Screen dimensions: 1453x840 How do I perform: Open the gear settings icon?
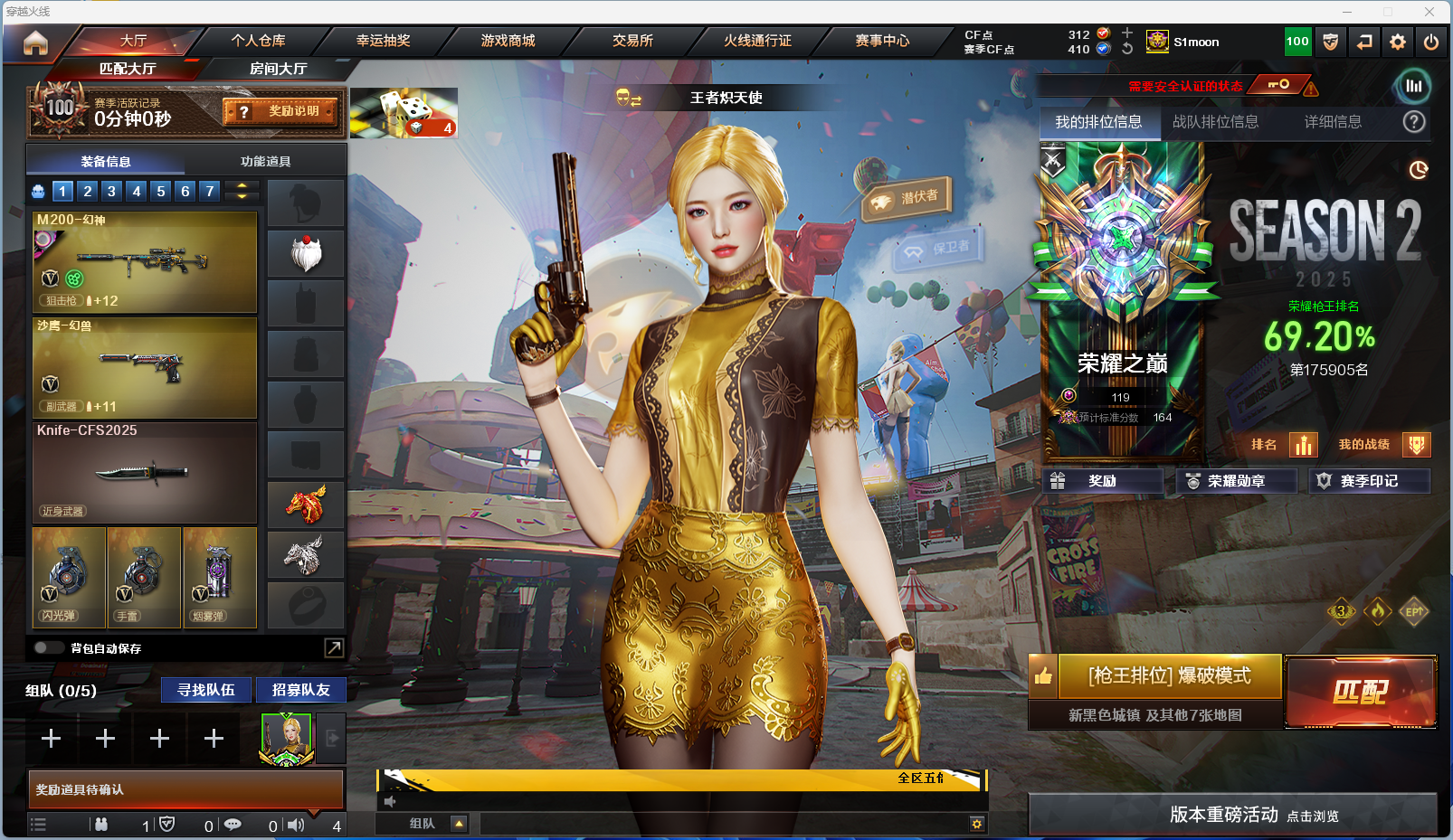coord(1398,42)
